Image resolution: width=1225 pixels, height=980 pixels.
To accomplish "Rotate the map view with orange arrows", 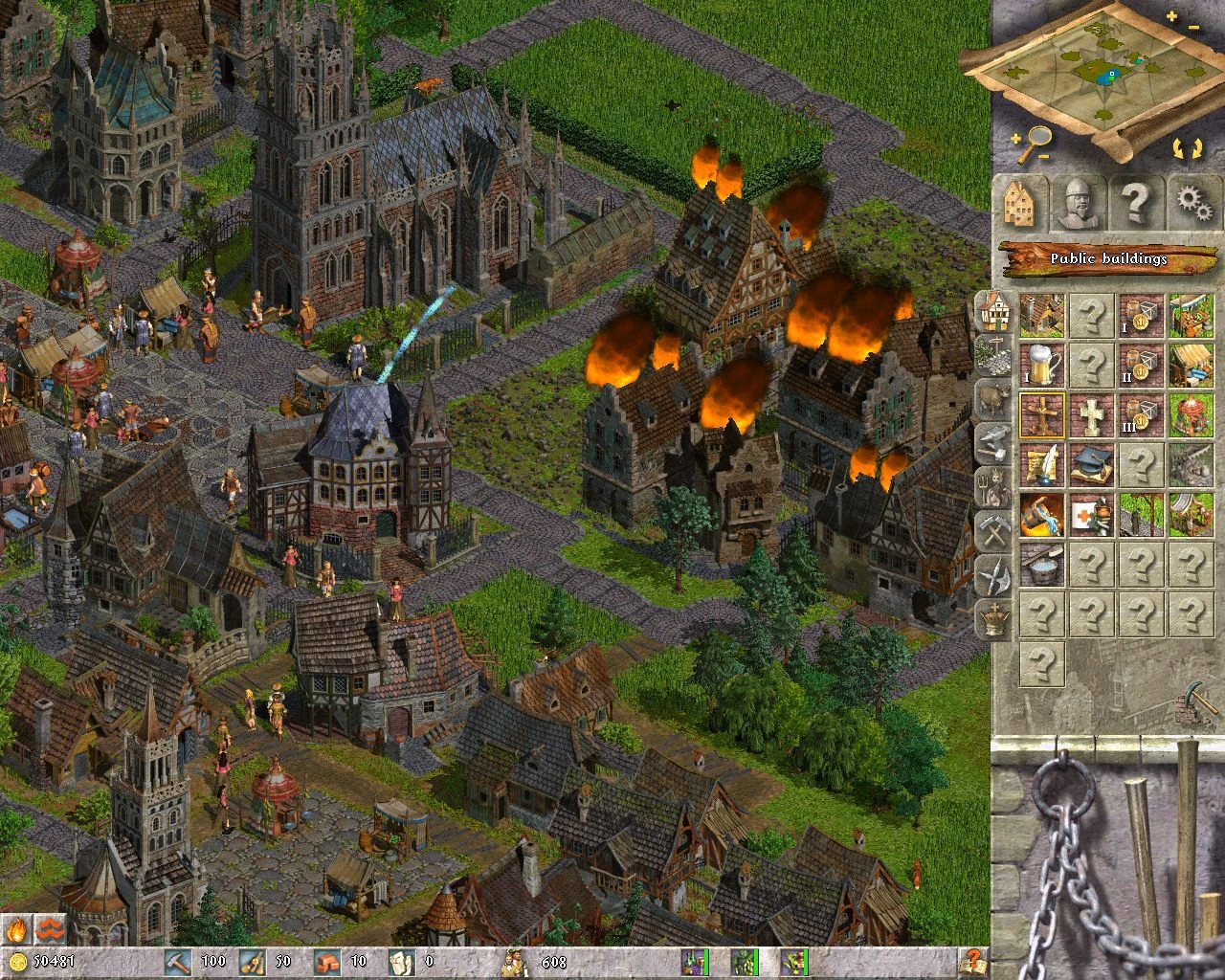I will tap(1190, 145).
